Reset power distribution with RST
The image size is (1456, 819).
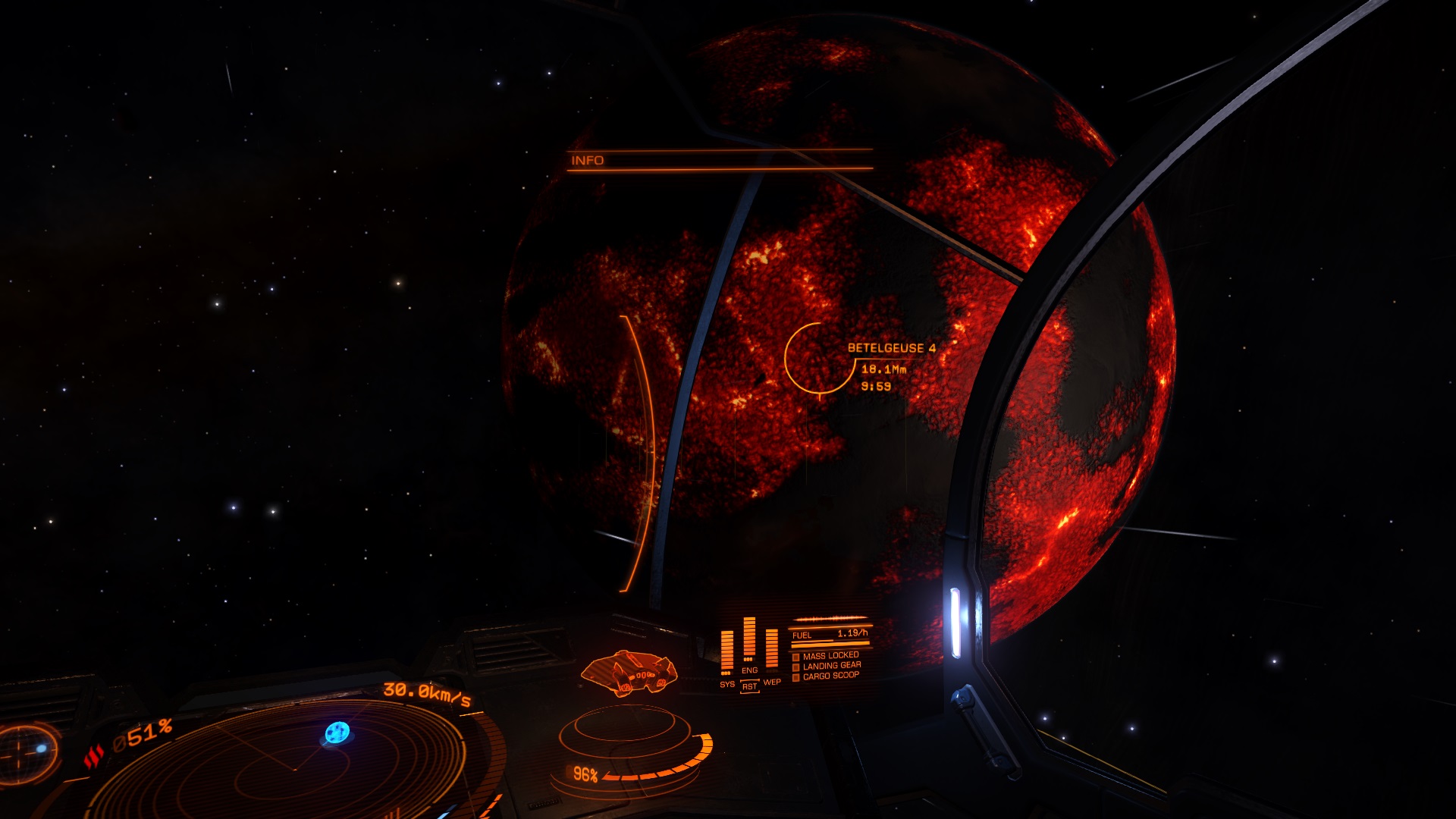coord(749,686)
